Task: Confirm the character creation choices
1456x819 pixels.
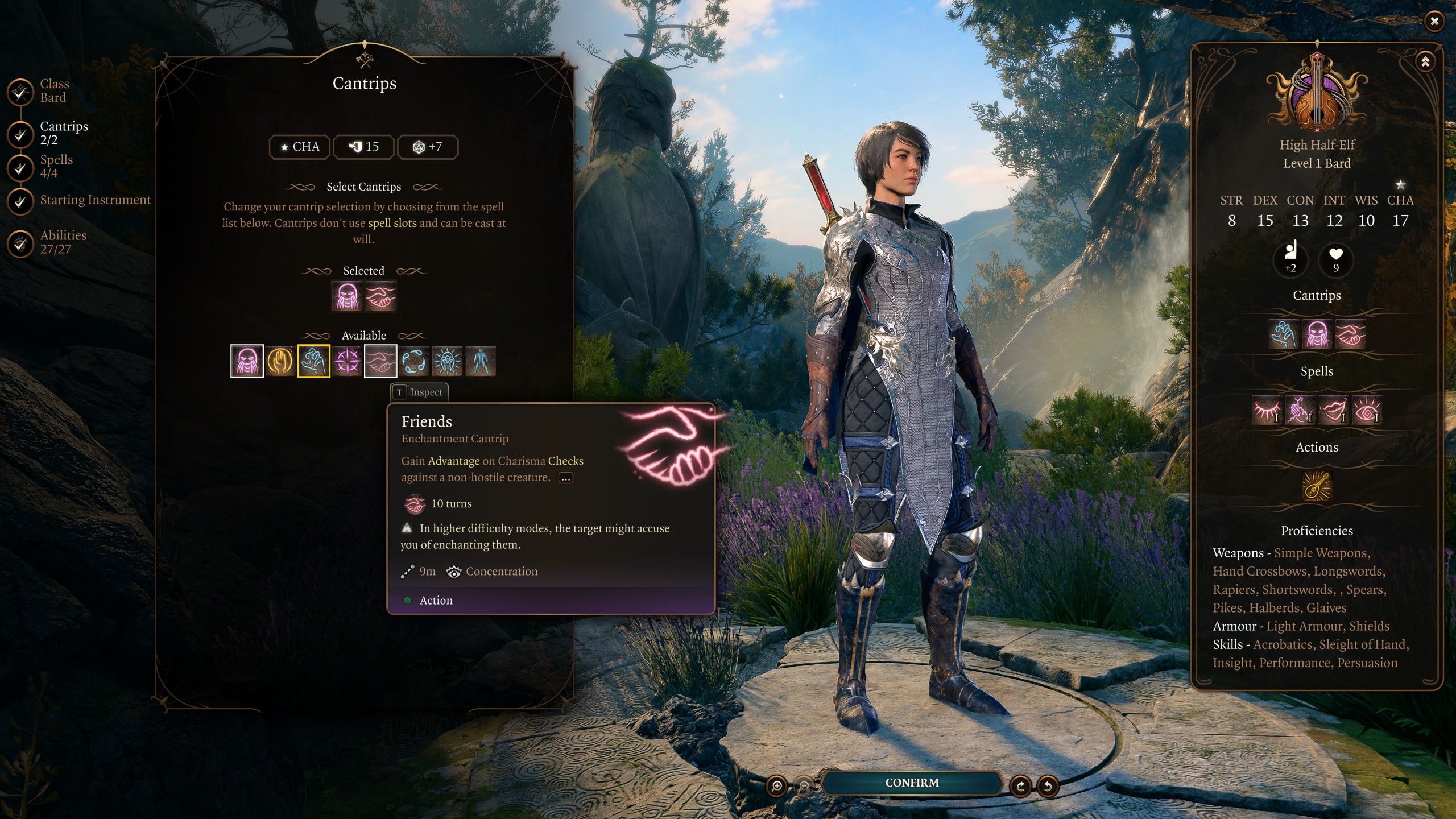Action: coord(911,783)
